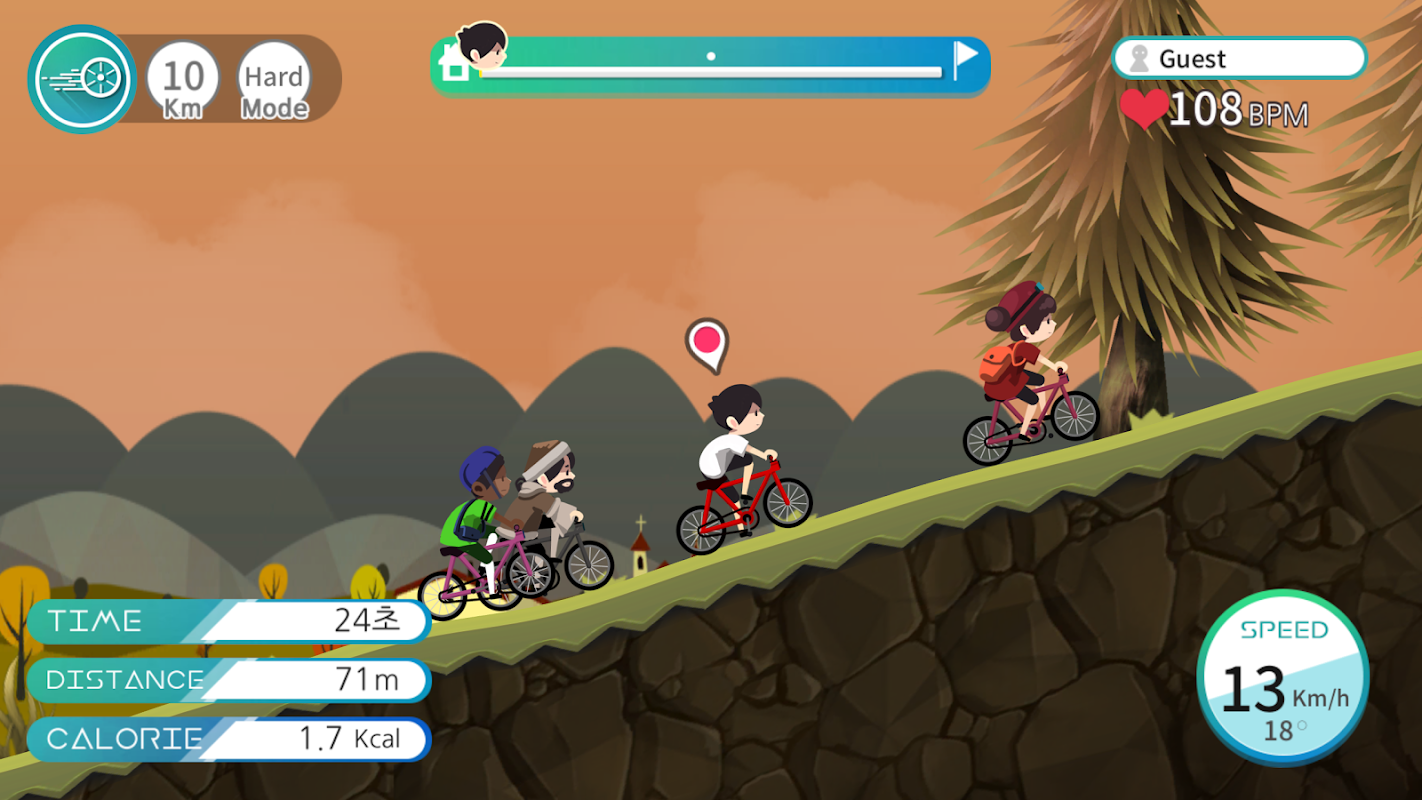Click the speeding wheel icon

(82, 79)
